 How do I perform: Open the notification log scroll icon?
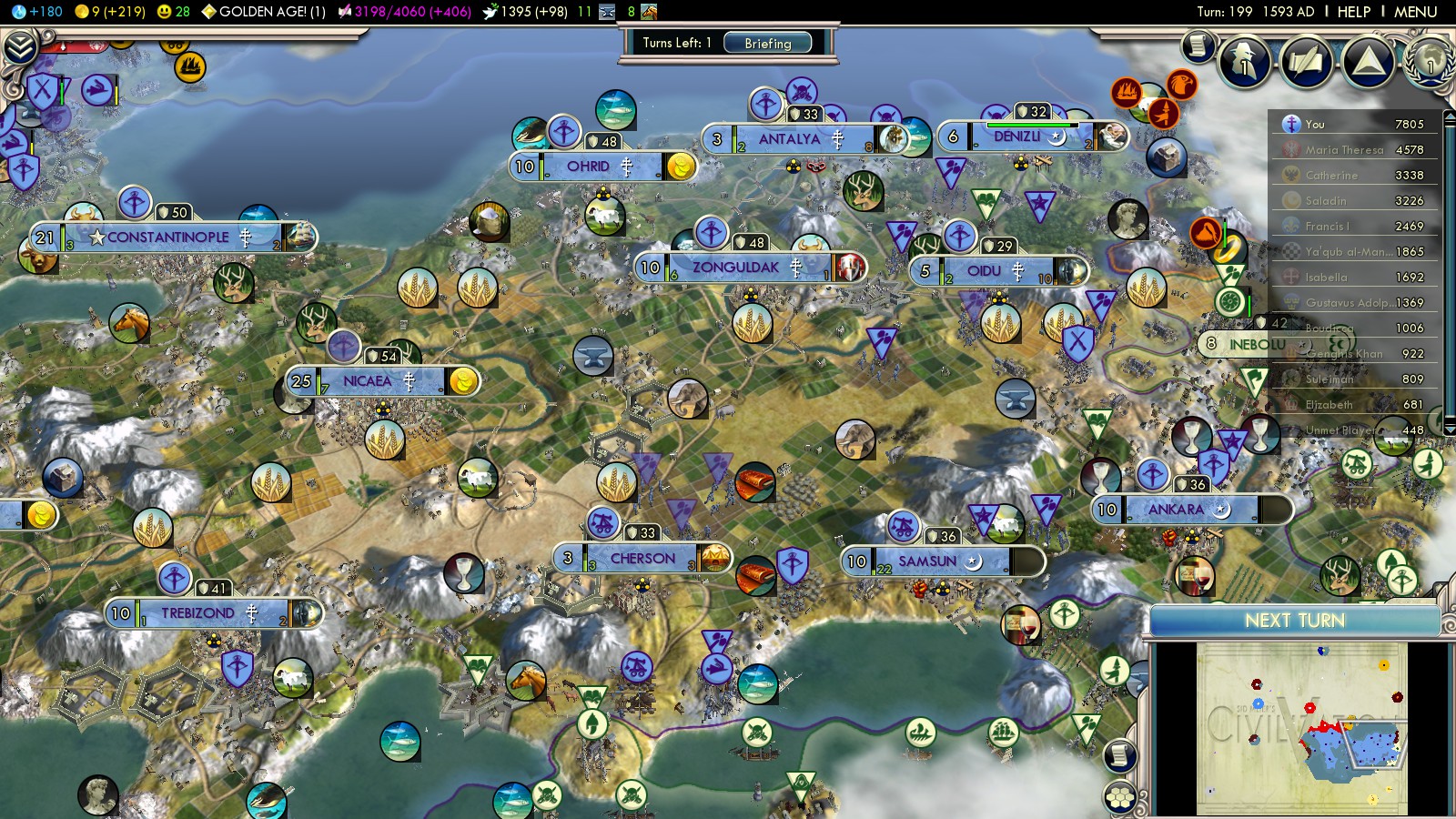[1198, 45]
